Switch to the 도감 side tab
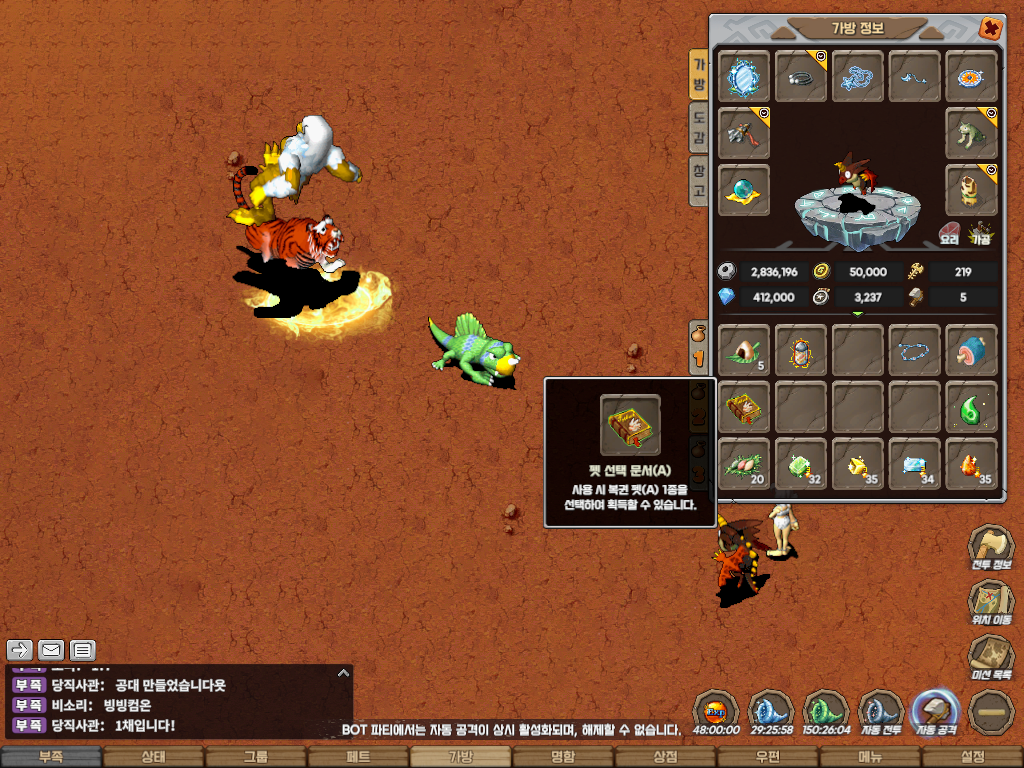Image resolution: width=1024 pixels, height=768 pixels. (x=699, y=130)
